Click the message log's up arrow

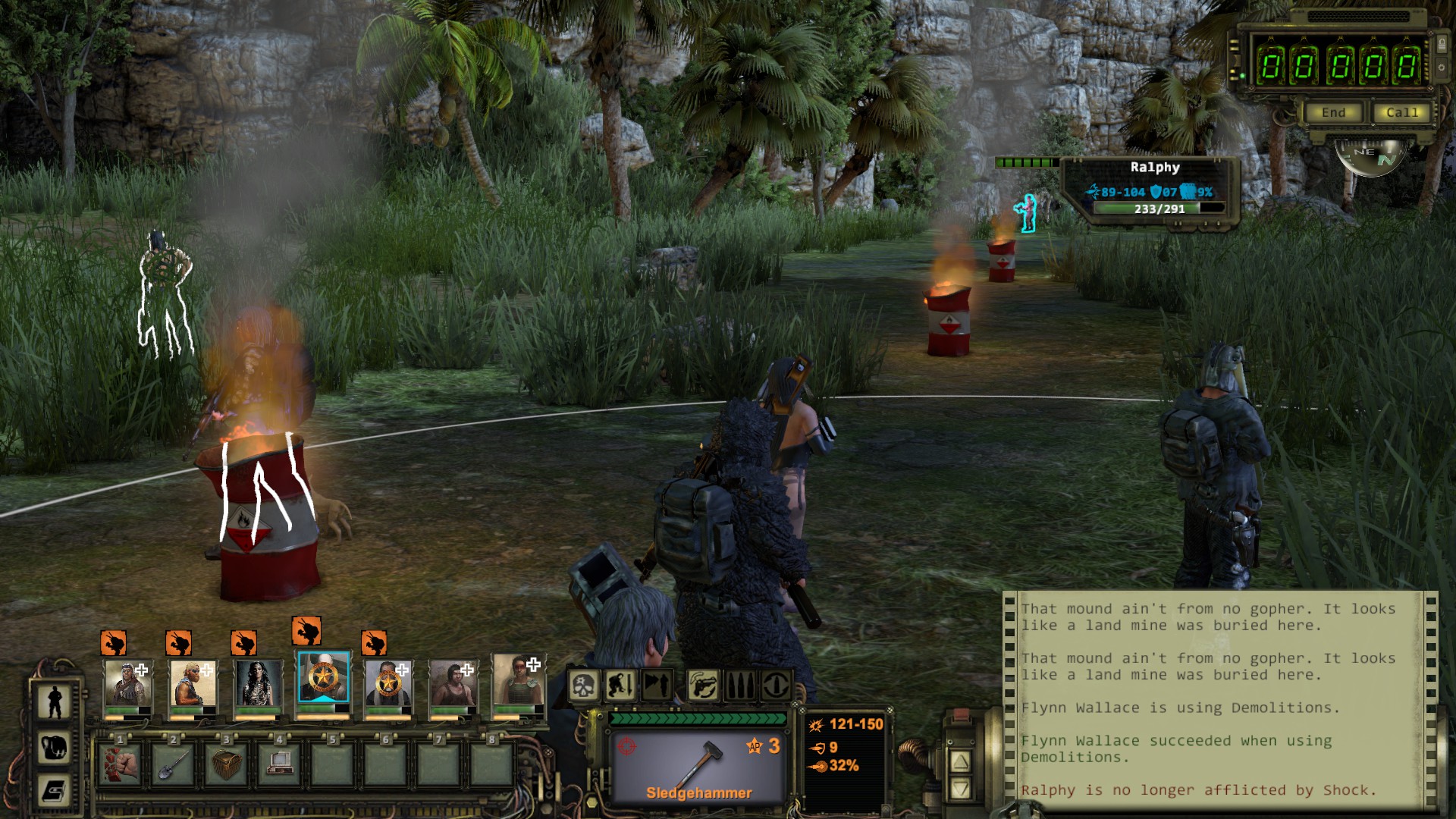tap(961, 761)
